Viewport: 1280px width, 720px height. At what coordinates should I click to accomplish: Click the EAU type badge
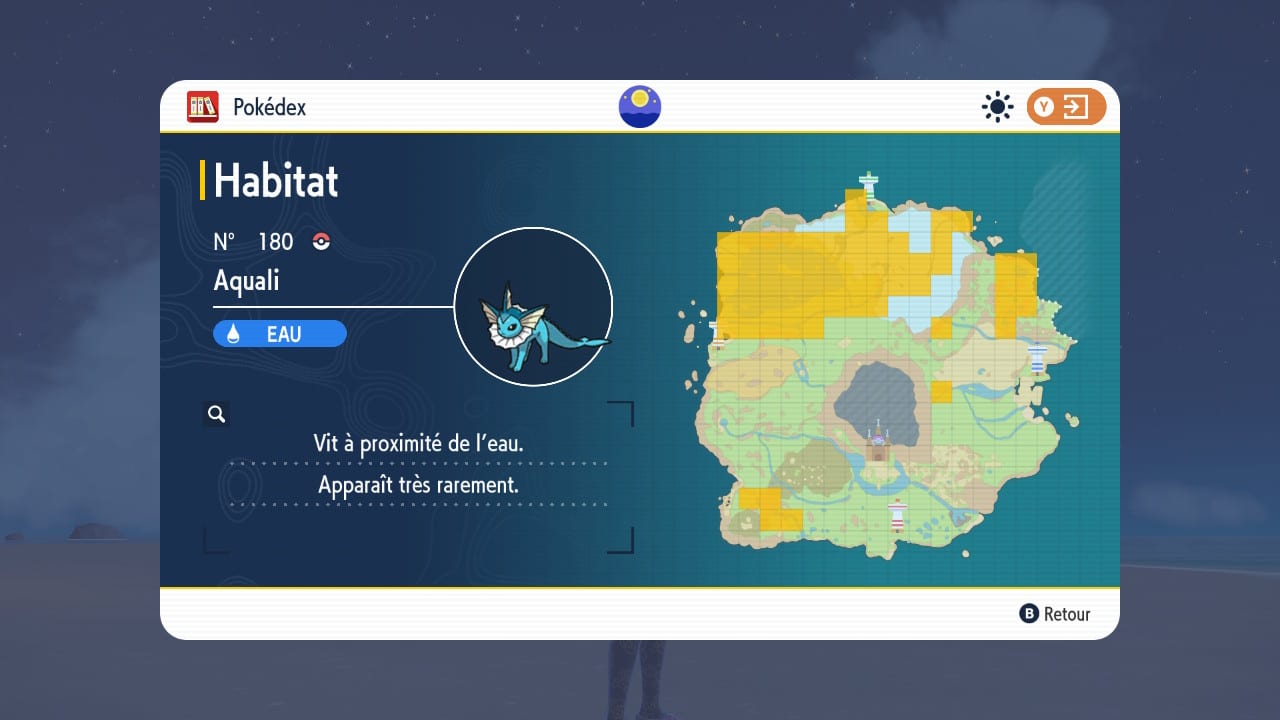coord(280,334)
